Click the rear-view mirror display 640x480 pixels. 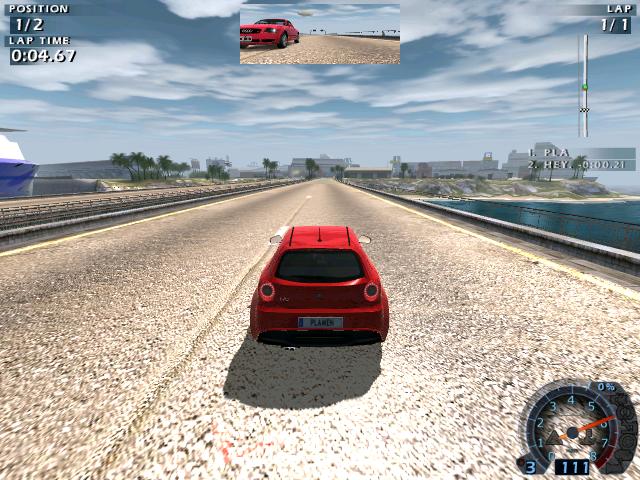320,34
